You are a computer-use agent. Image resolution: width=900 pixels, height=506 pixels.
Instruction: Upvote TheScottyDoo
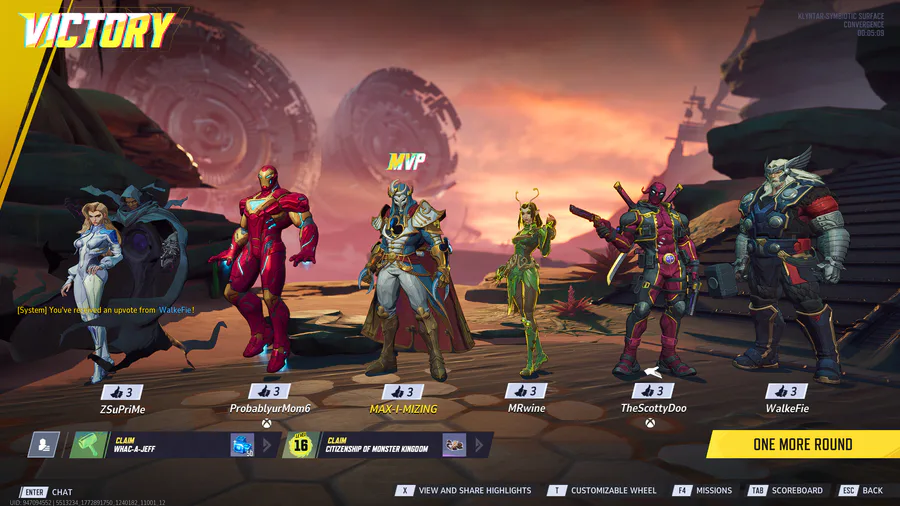(653, 391)
